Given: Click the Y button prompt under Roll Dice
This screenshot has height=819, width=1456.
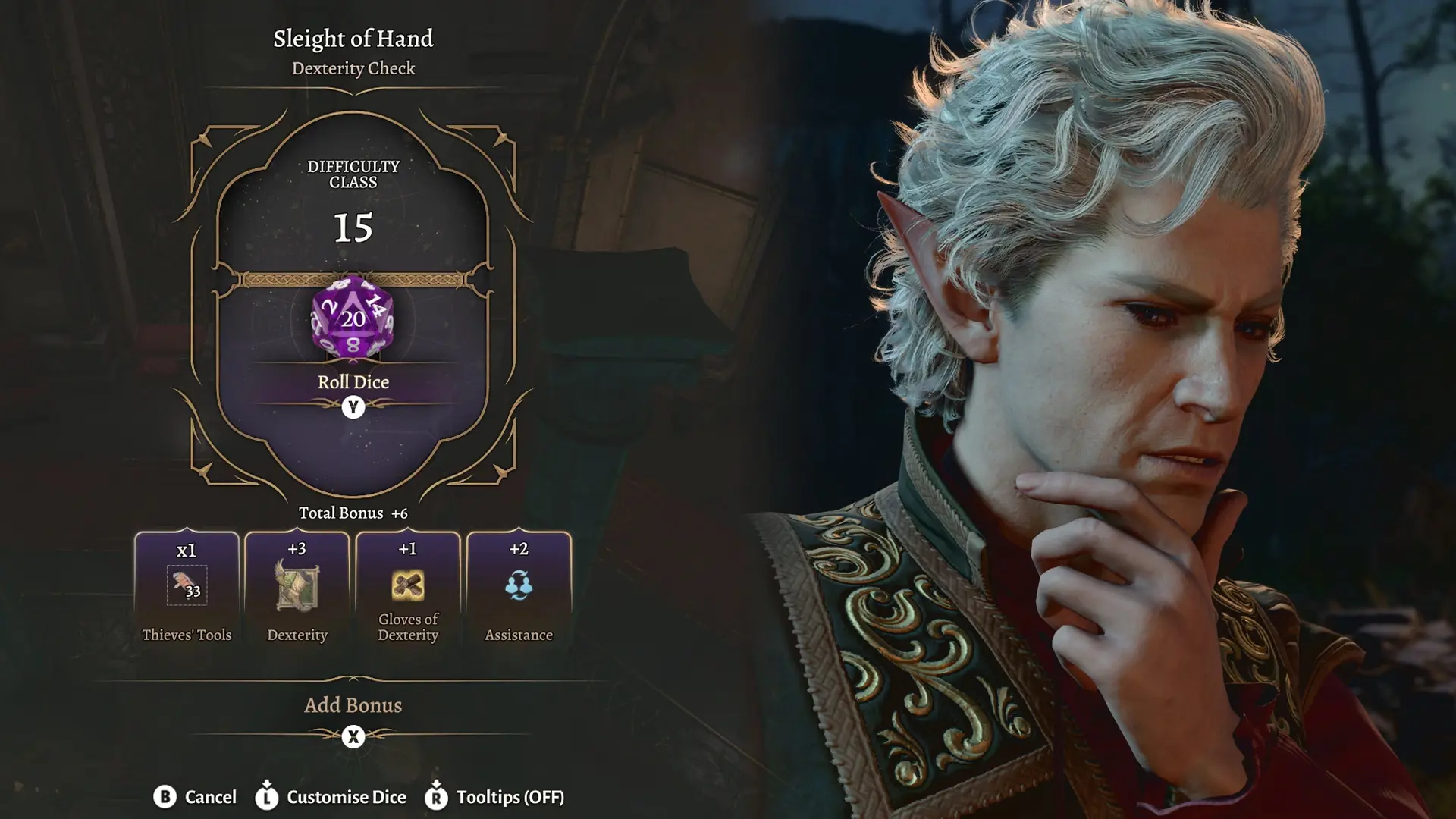Looking at the screenshot, I should tap(352, 407).
